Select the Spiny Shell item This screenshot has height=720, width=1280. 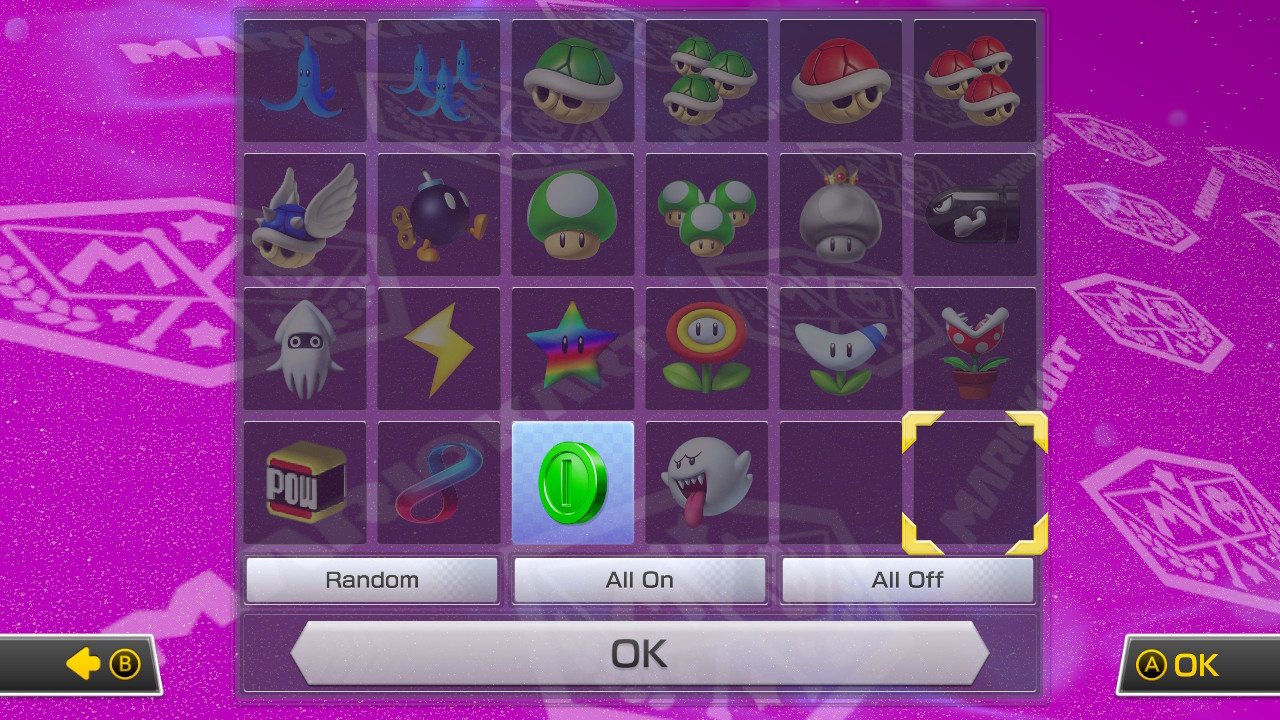304,214
